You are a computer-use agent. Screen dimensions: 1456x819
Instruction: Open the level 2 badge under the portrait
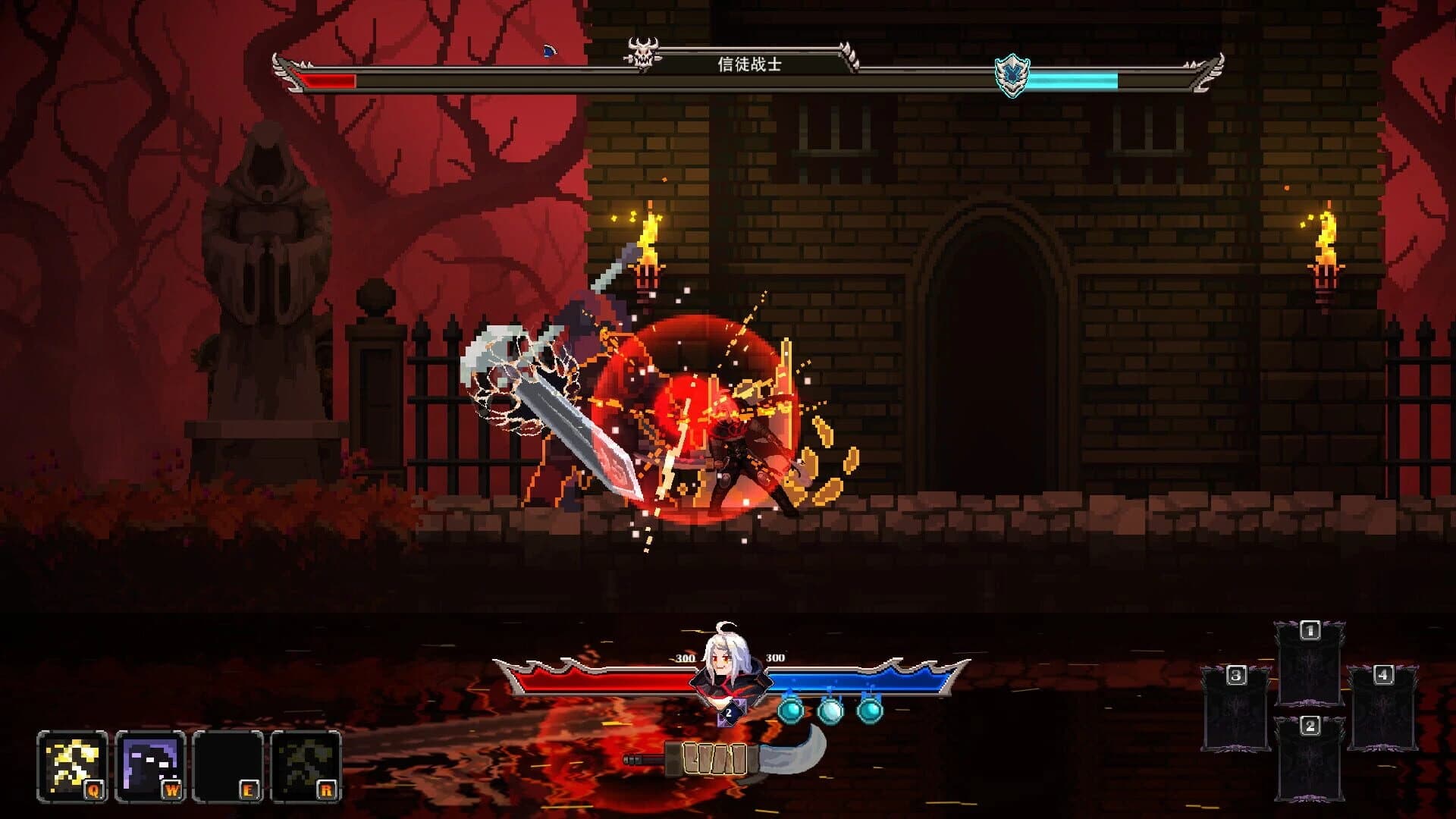pos(729,713)
